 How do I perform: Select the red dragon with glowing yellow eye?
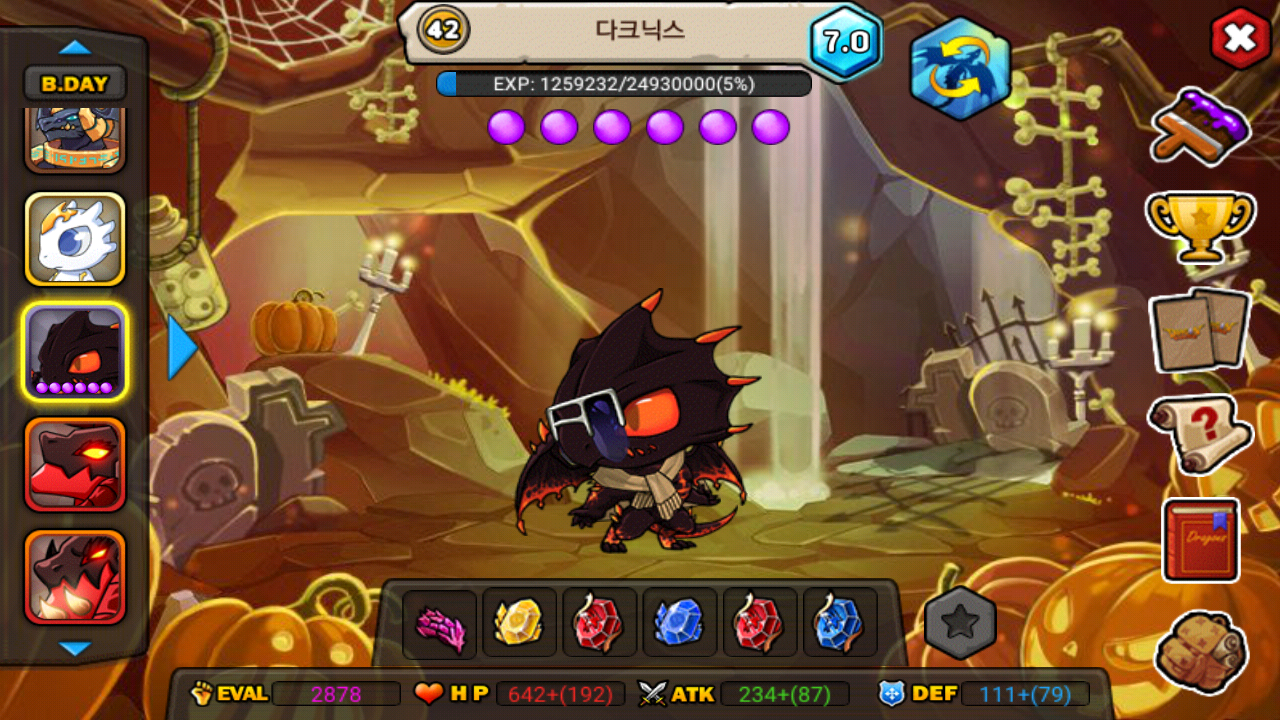(x=75, y=462)
